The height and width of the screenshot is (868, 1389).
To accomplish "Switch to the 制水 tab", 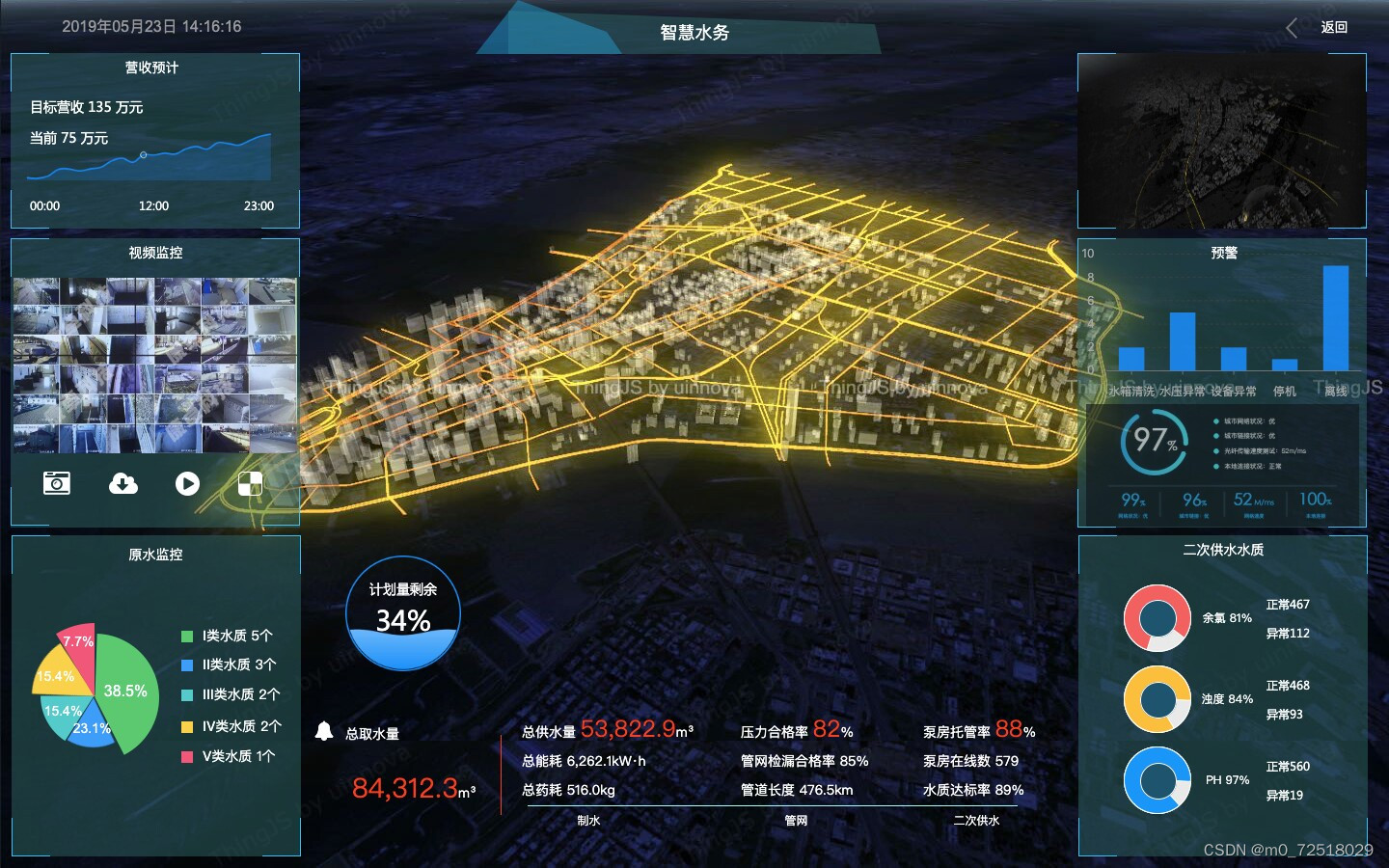I will pos(588,821).
